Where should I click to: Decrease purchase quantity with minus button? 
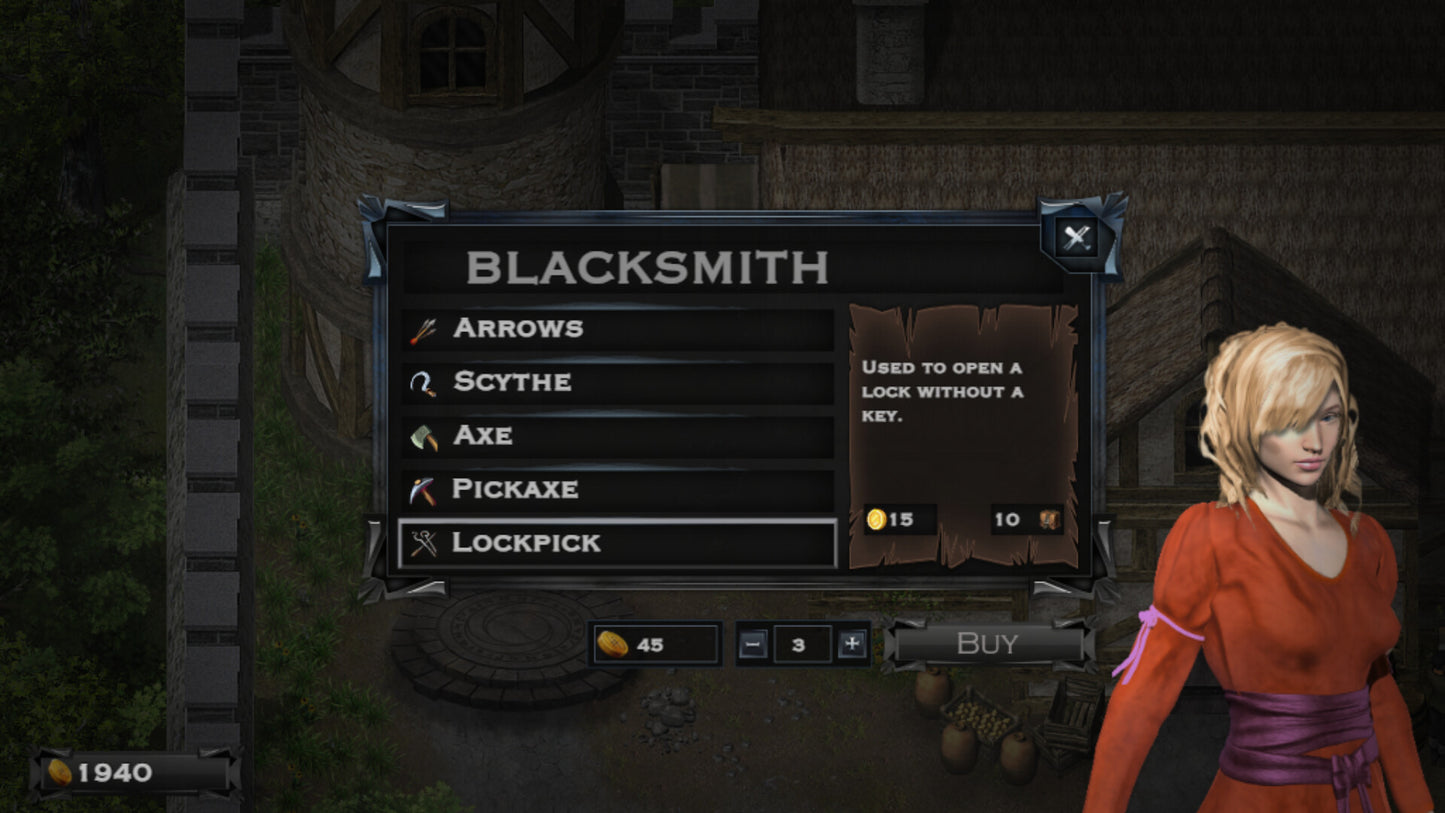(754, 645)
